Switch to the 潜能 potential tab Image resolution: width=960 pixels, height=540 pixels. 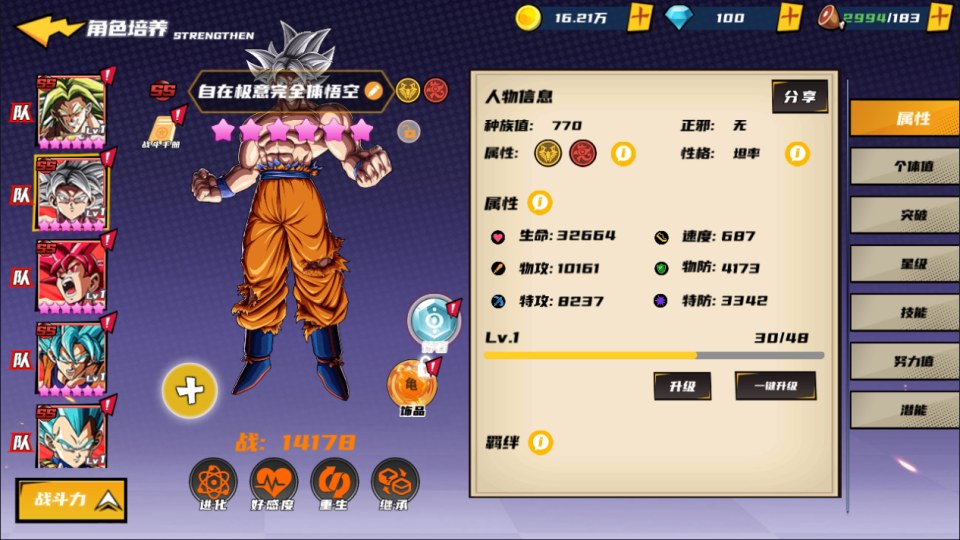[904, 410]
